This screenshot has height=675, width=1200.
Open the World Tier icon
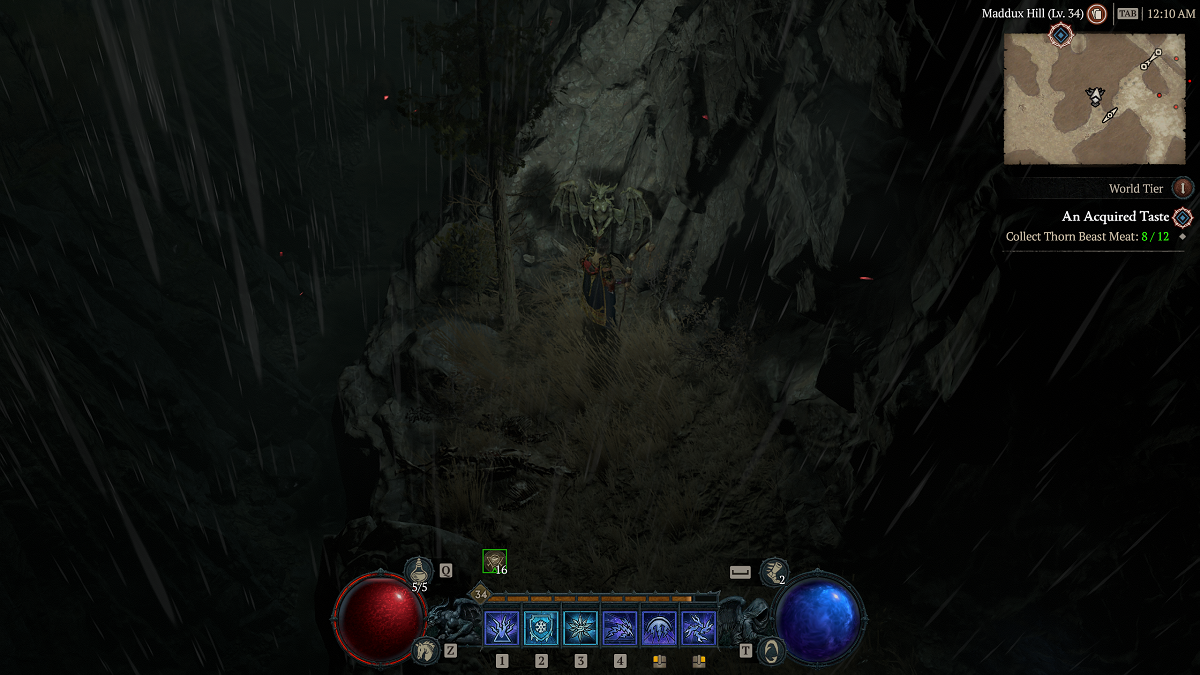(x=1183, y=188)
